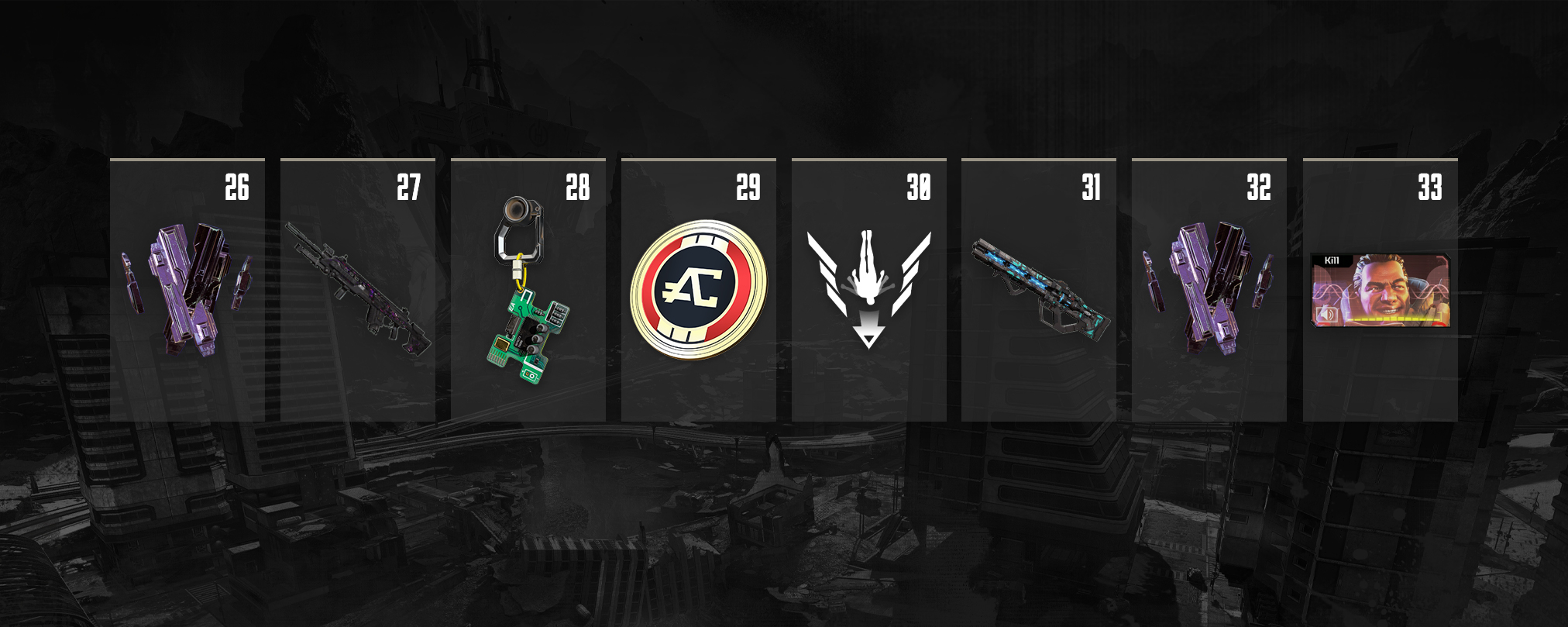Open the level 28 circuit board charm
The height and width of the screenshot is (627, 1568).
(528, 289)
